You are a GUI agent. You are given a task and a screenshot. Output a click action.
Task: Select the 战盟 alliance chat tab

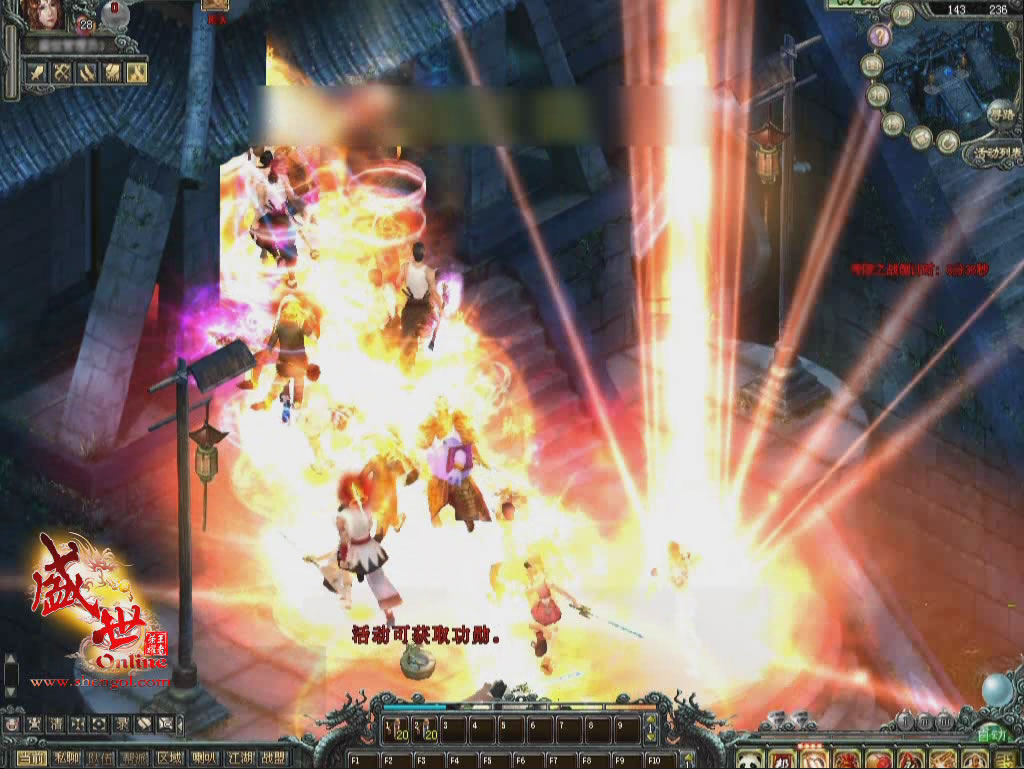coord(273,758)
